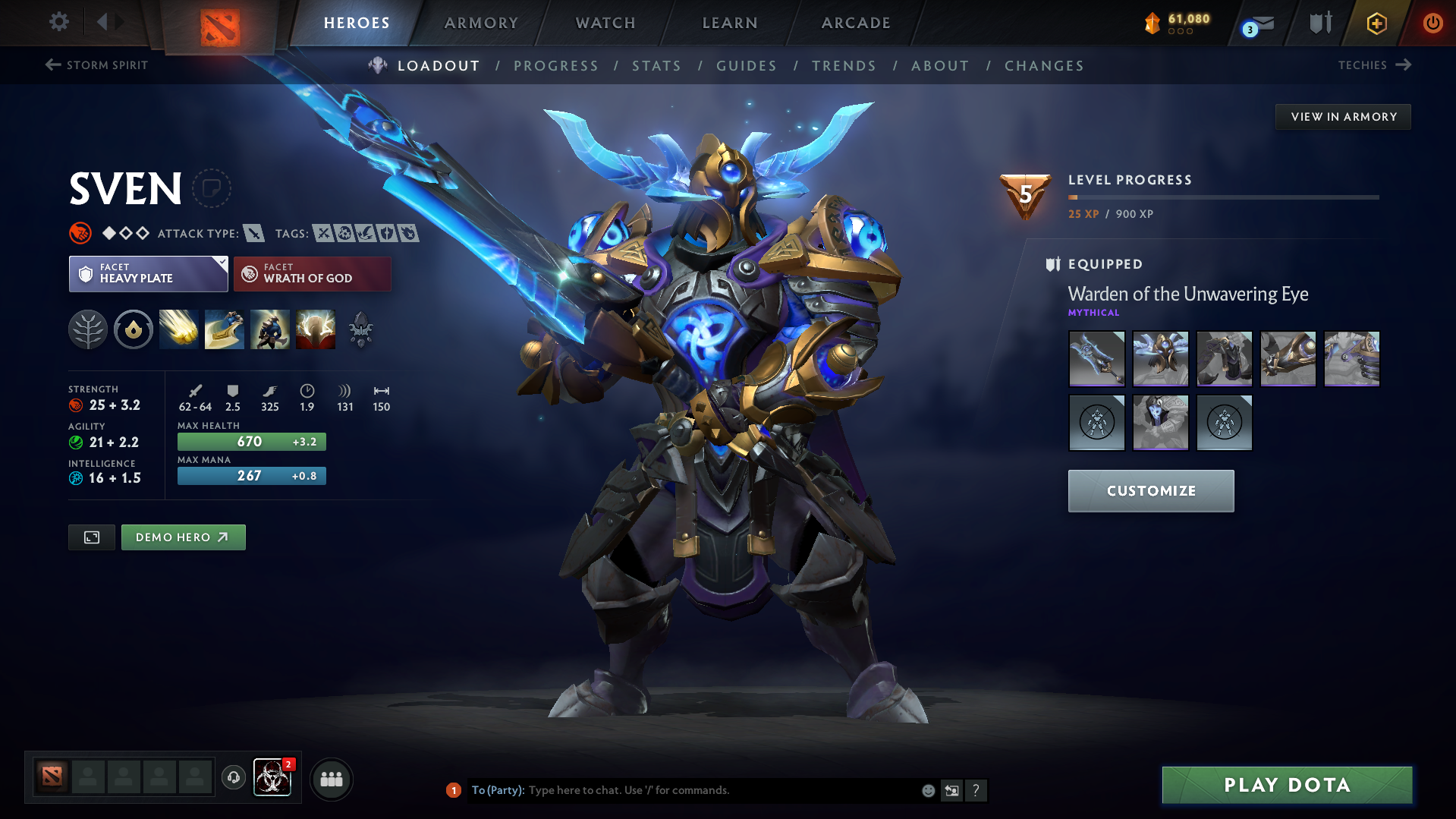The height and width of the screenshot is (819, 1456).
Task: Go to the next hero Techies
Action: 1375,65
